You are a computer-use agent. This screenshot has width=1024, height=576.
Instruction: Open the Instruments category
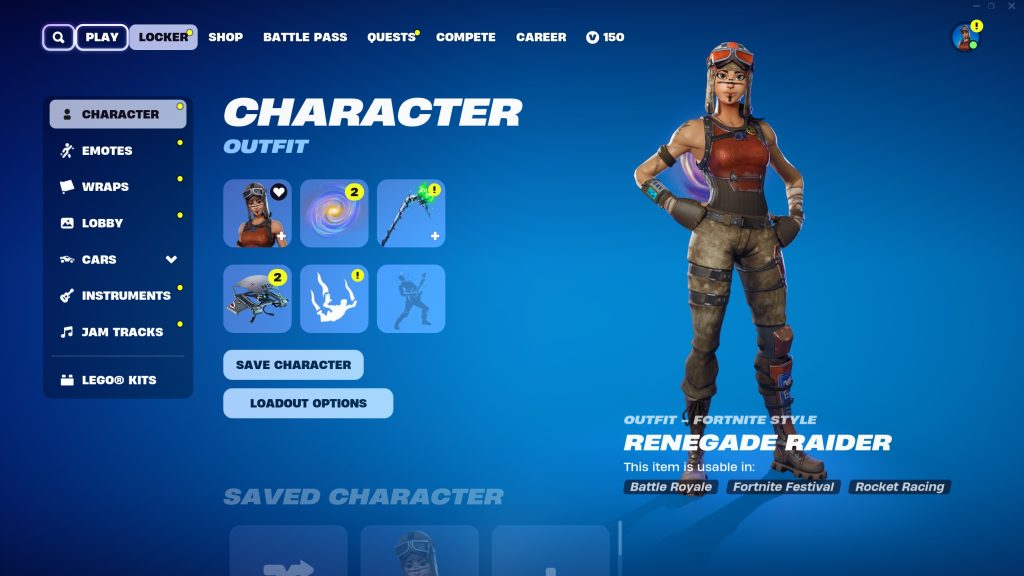pyautogui.click(x=126, y=296)
